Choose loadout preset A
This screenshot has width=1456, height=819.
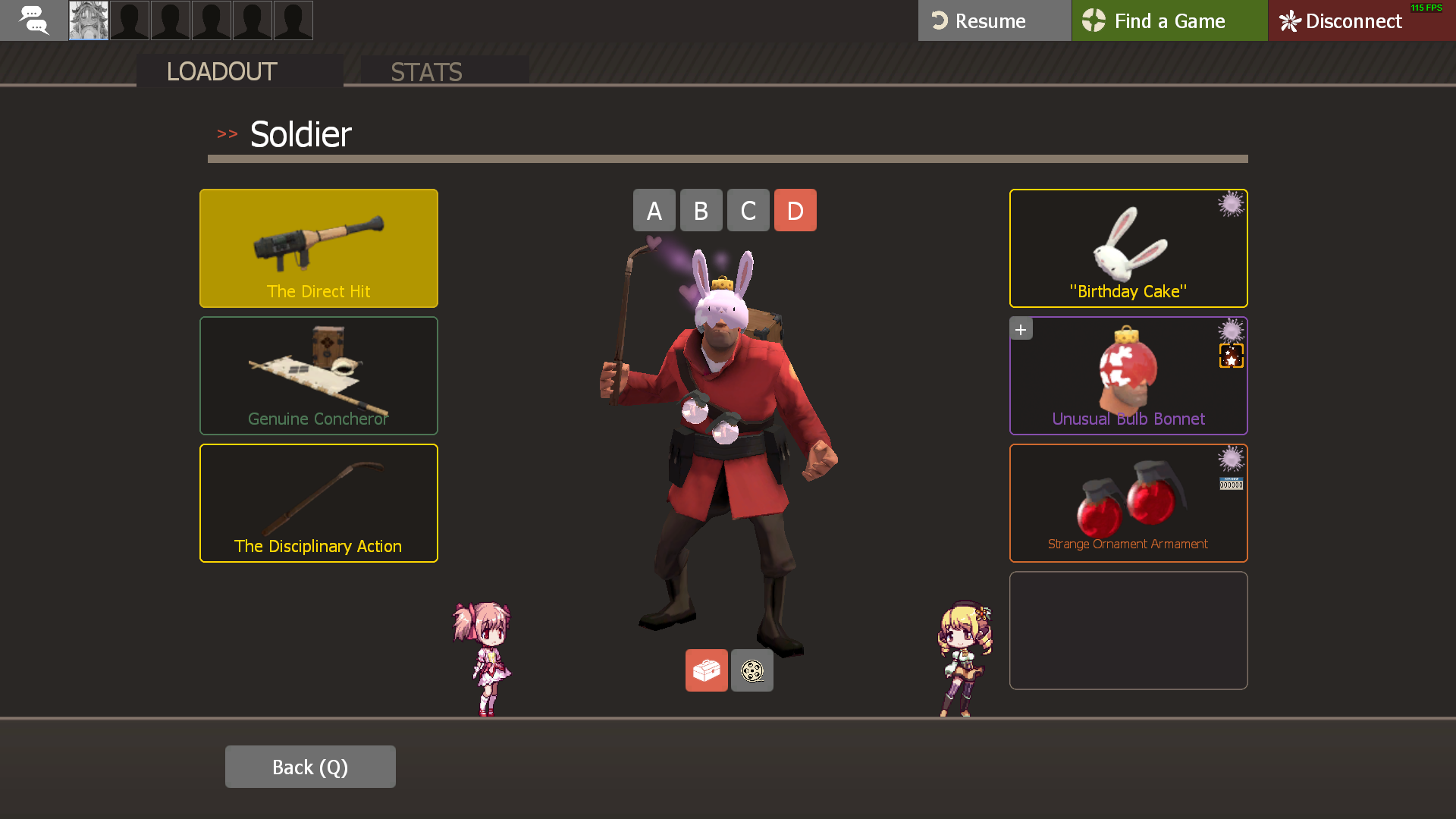[654, 210]
